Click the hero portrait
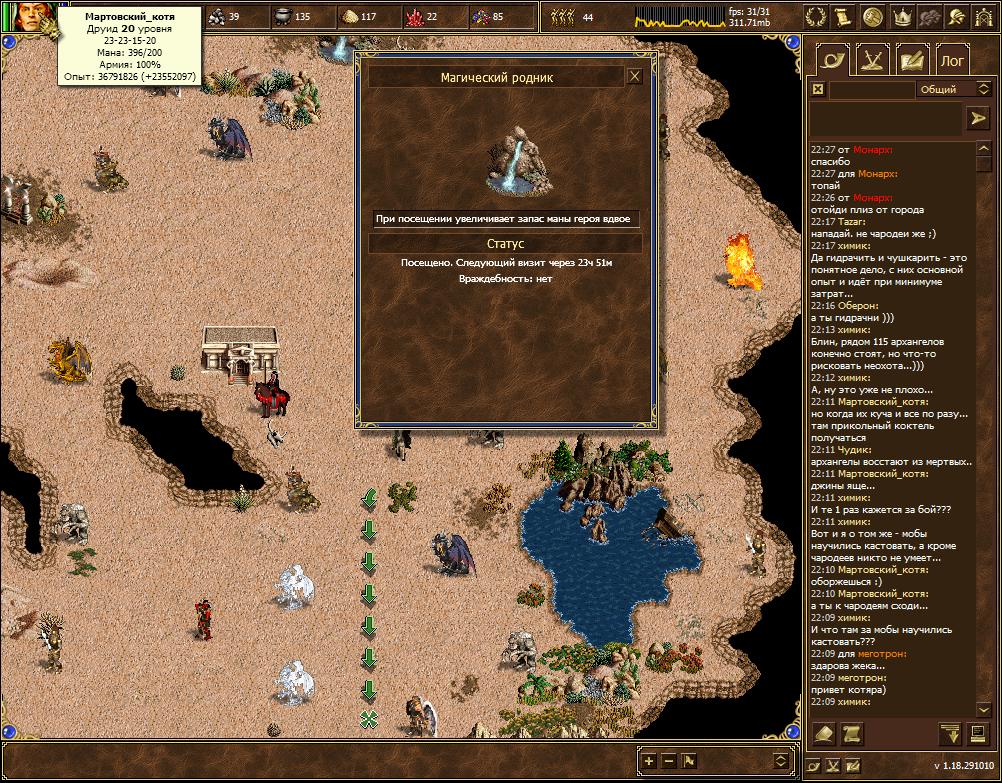The width and height of the screenshot is (1002, 783). 26,20
